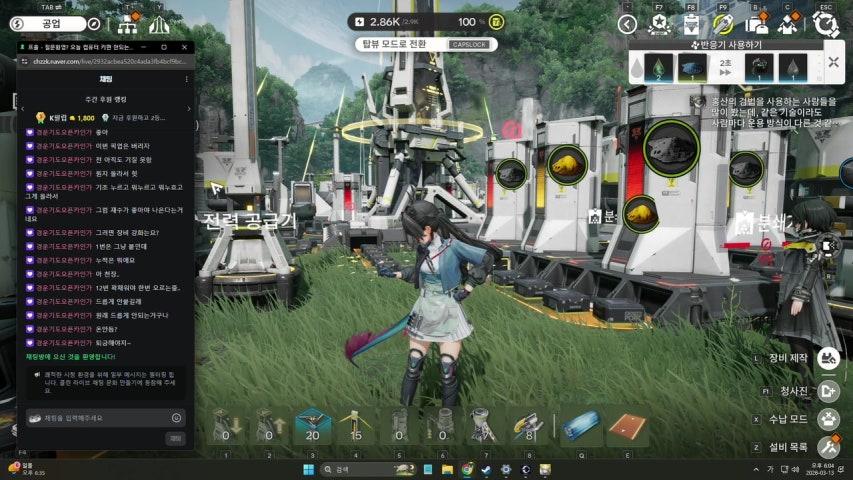Open 청사진 blueprint button
853x480 pixels.
point(827,391)
